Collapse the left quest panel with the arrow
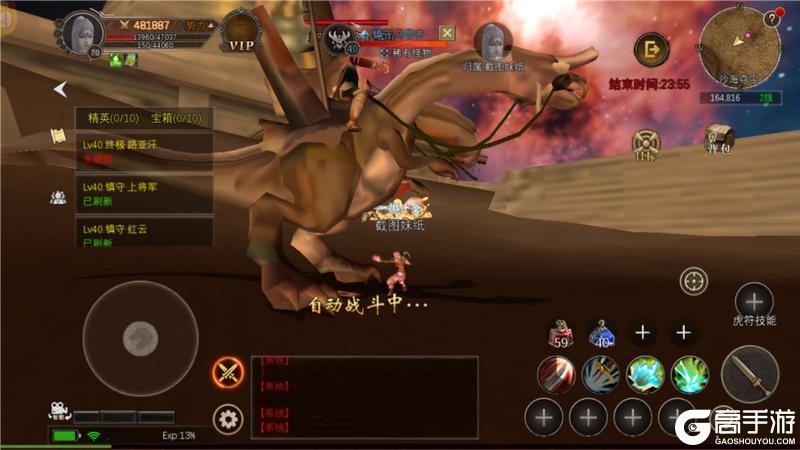Image resolution: width=800 pixels, height=450 pixels. [61, 89]
